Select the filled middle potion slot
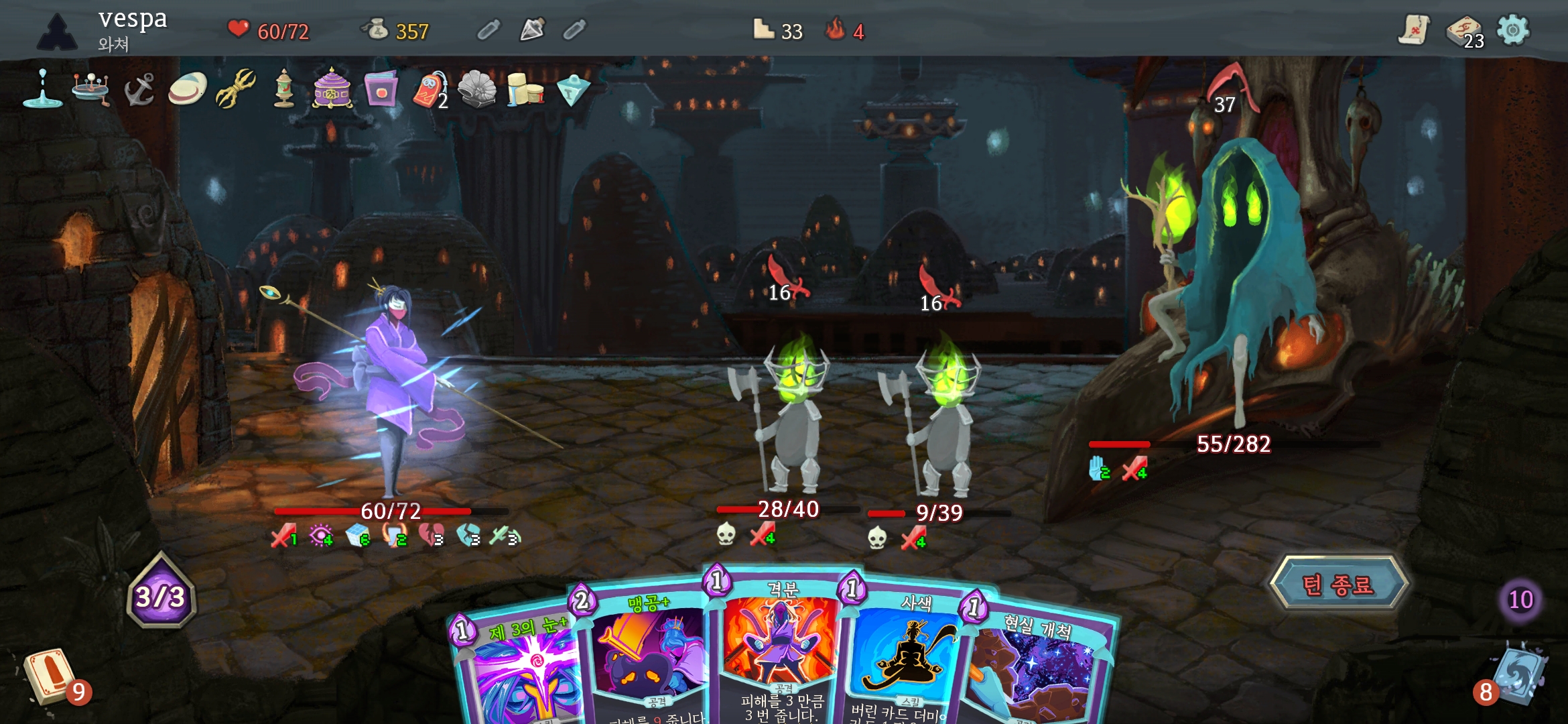Image resolution: width=1568 pixels, height=724 pixels. [x=532, y=29]
